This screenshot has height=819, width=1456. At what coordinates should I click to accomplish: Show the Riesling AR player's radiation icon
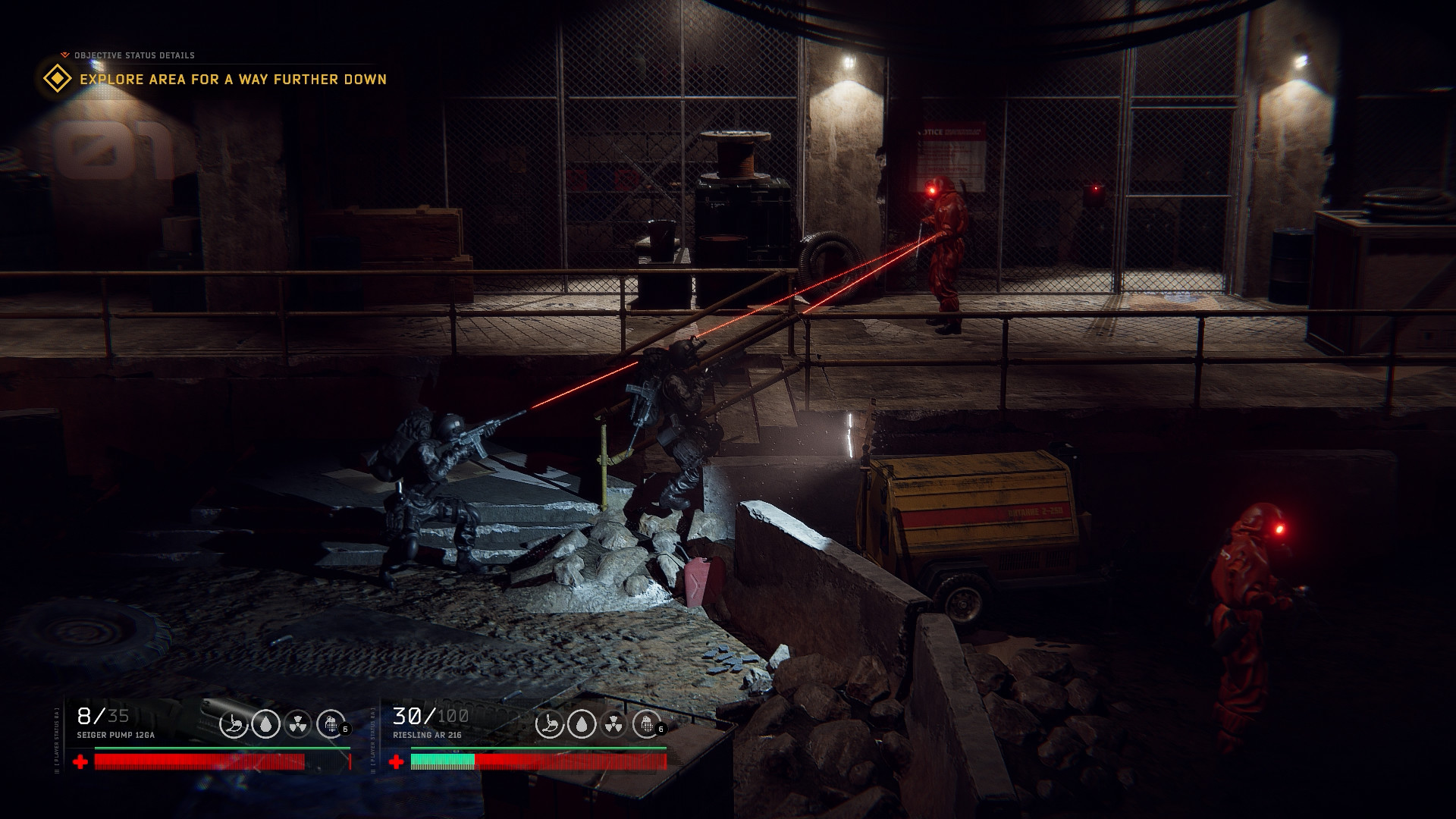[x=613, y=724]
